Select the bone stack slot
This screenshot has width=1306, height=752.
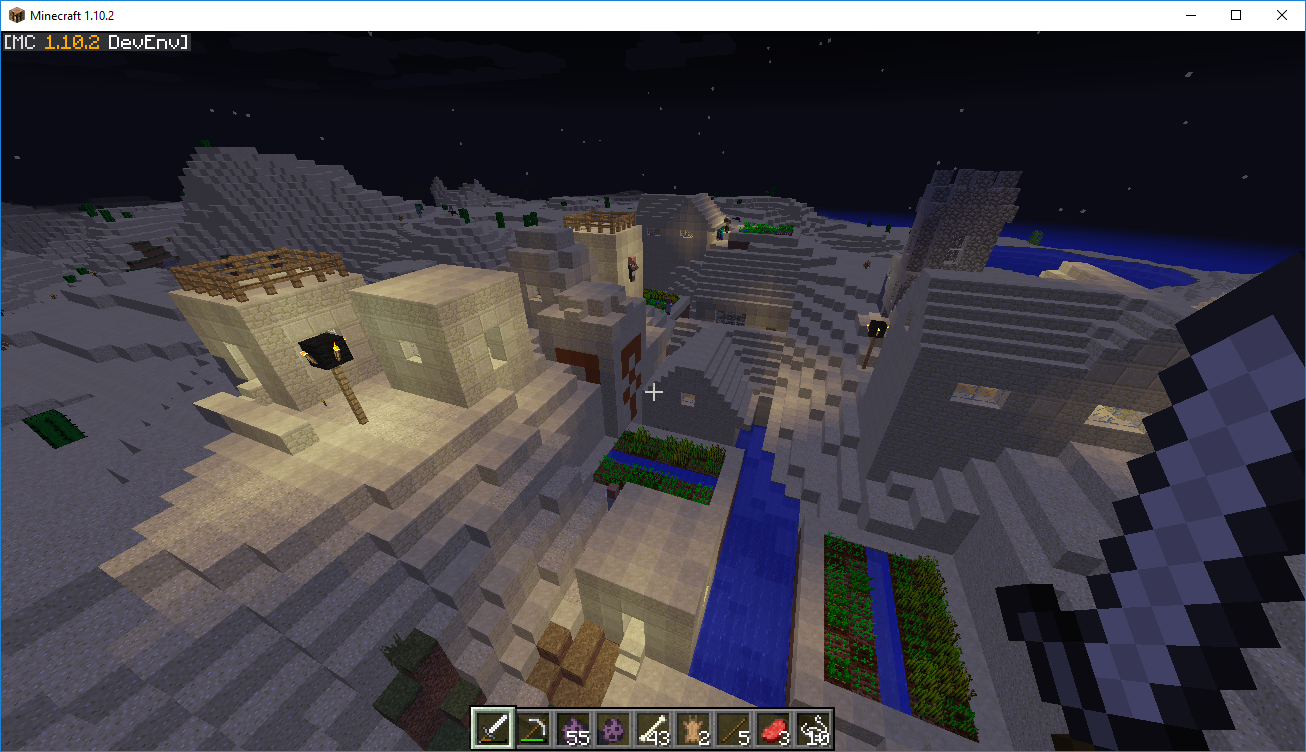[x=653, y=728]
